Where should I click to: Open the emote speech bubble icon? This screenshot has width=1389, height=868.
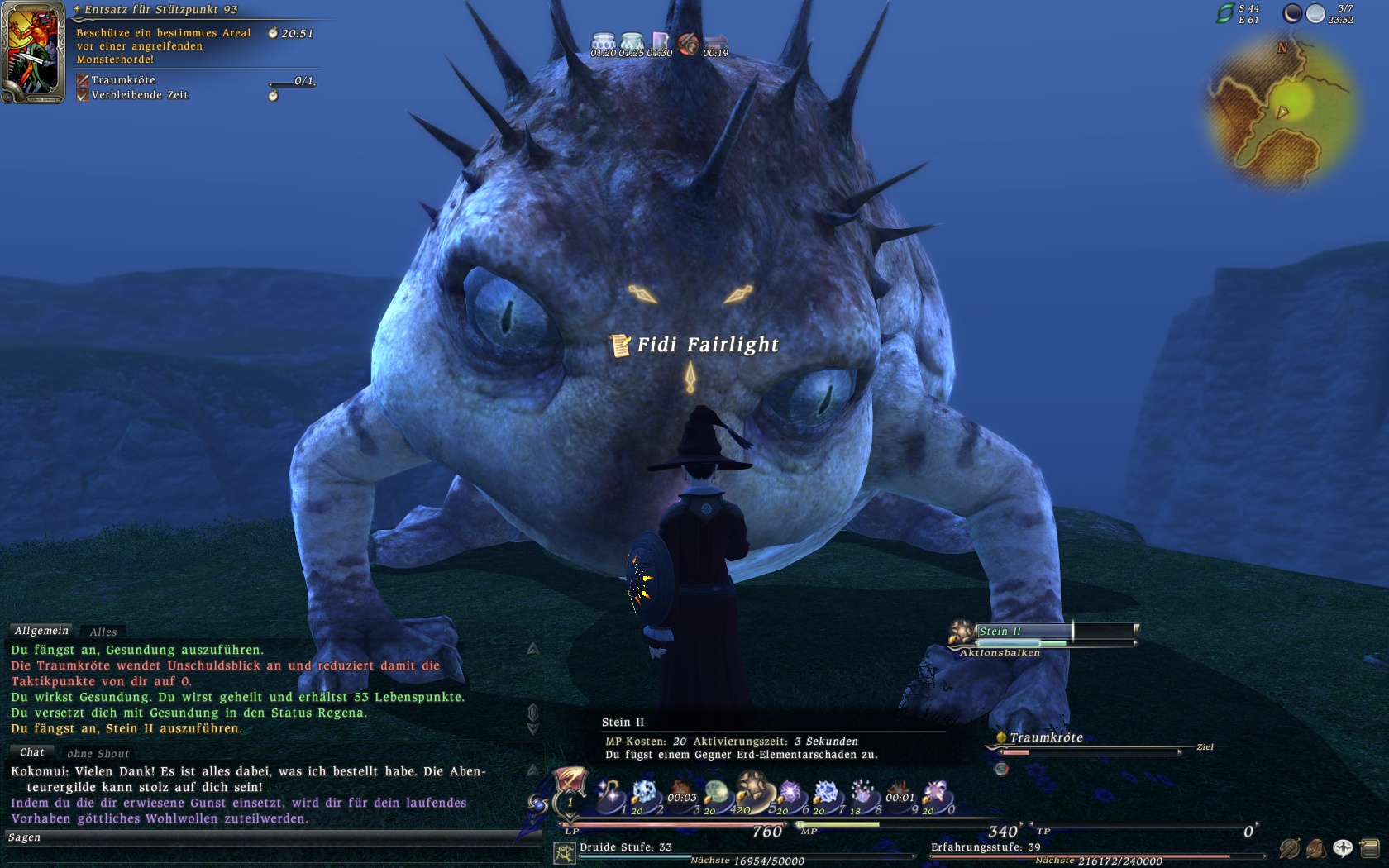(x=1343, y=848)
